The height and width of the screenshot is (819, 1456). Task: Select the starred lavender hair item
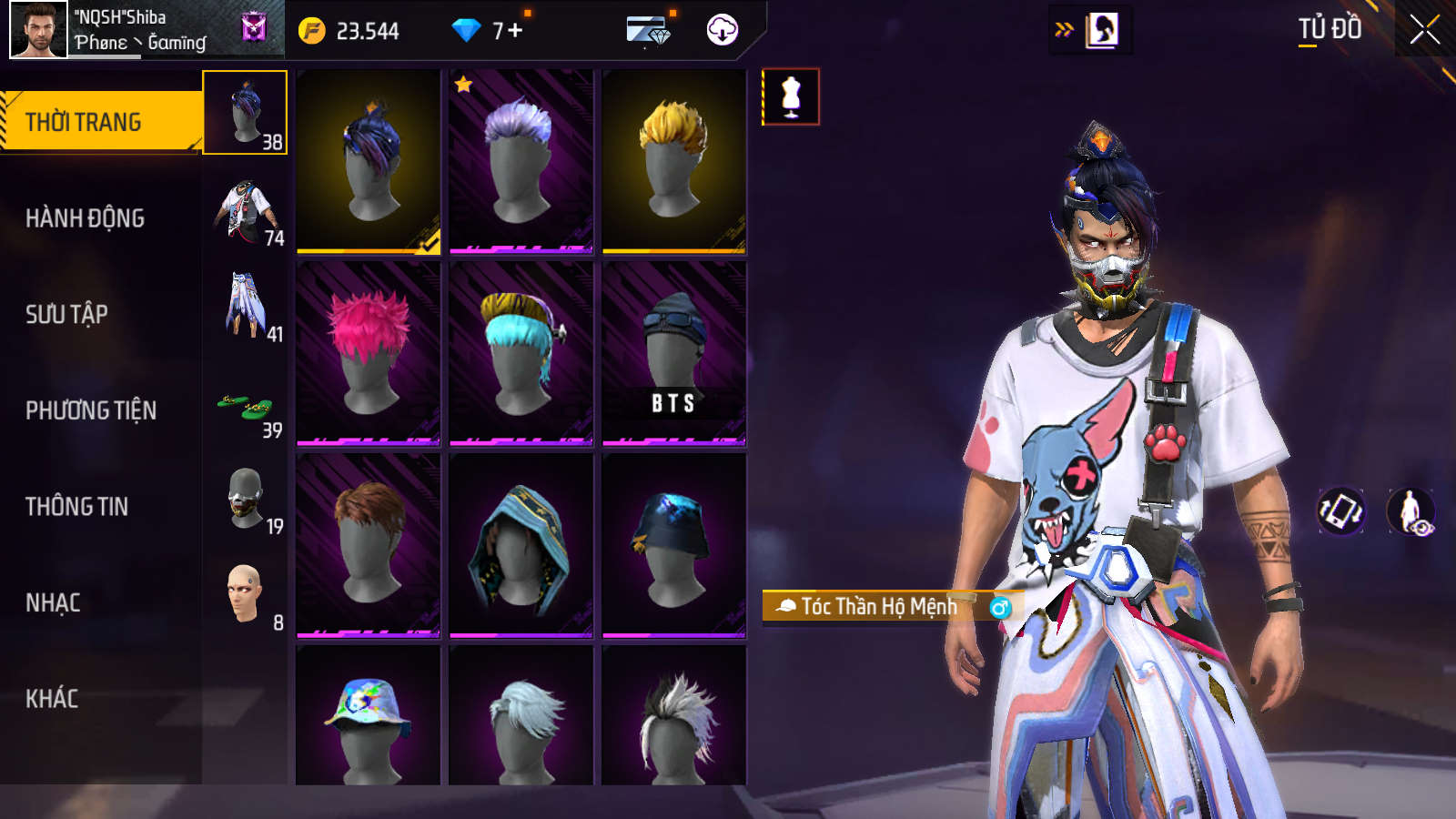[521, 161]
